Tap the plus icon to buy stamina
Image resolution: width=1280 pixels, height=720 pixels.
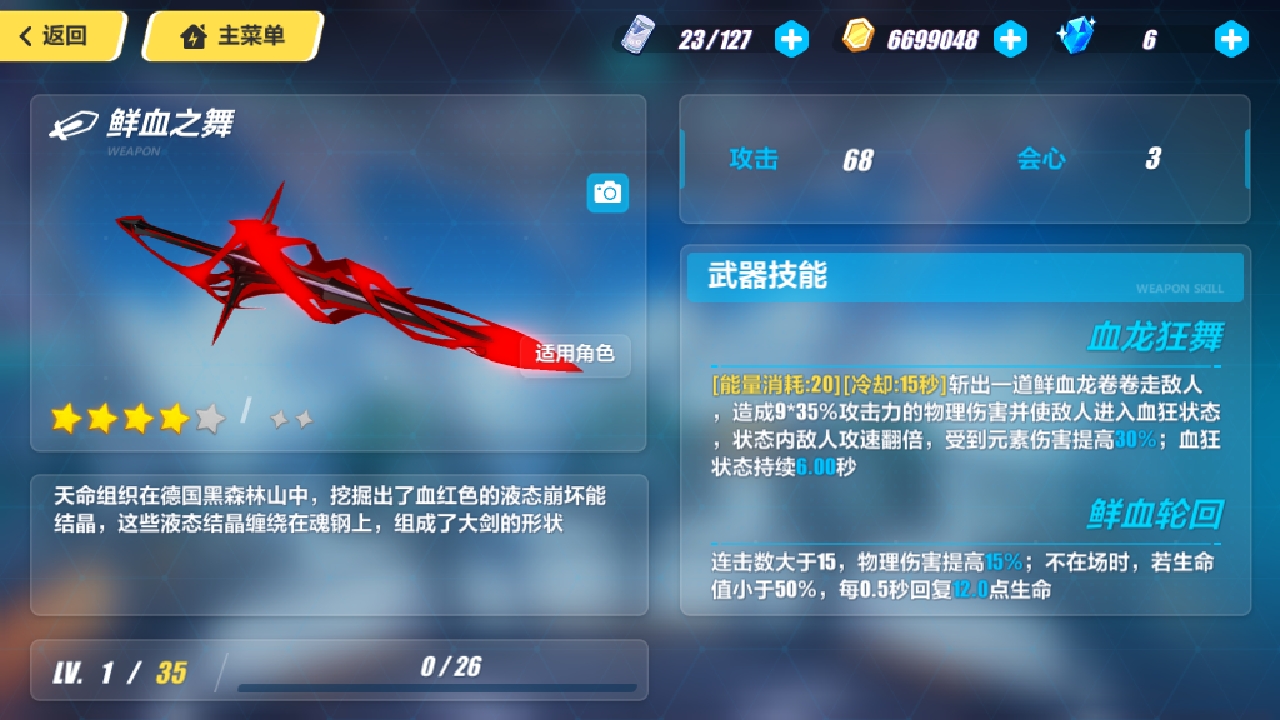(792, 40)
